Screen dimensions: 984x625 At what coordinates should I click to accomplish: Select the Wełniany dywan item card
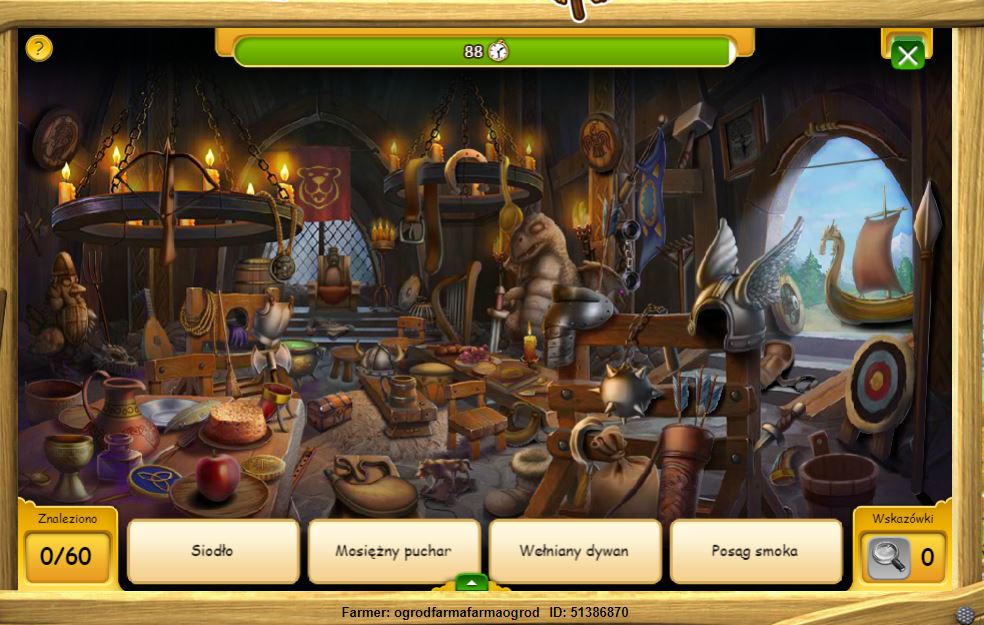point(575,550)
